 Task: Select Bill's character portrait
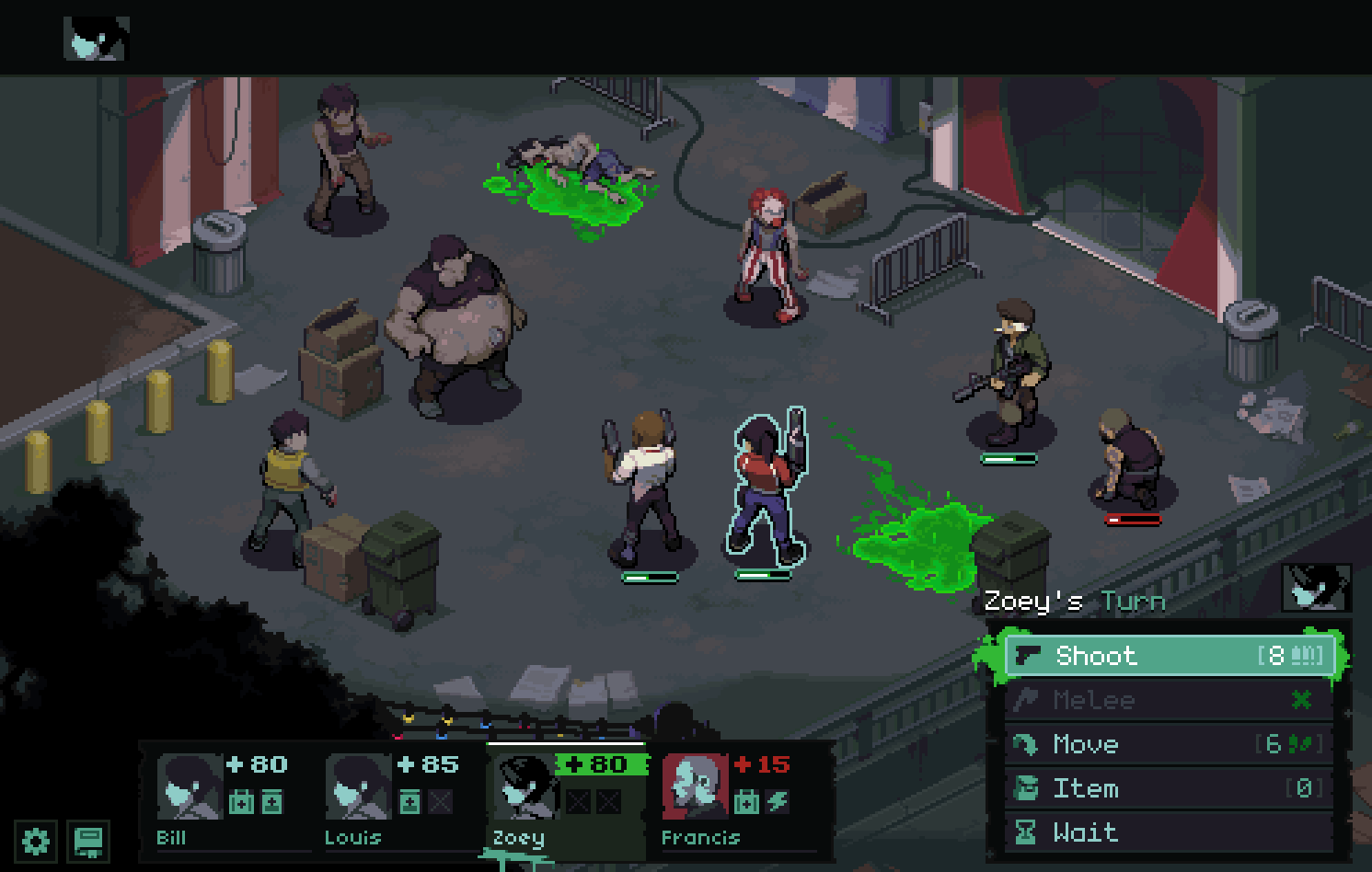coord(189,786)
